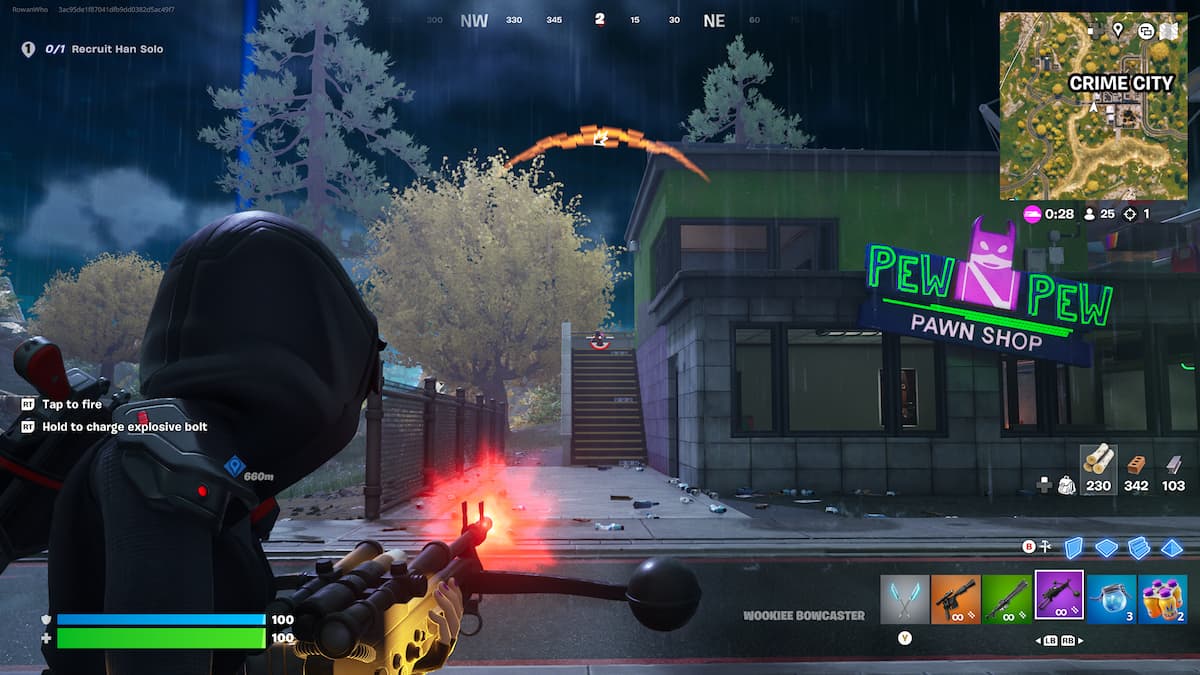Click the chat bubbles icon on minimap
Viewport: 1200px width, 675px height.
1144,30
